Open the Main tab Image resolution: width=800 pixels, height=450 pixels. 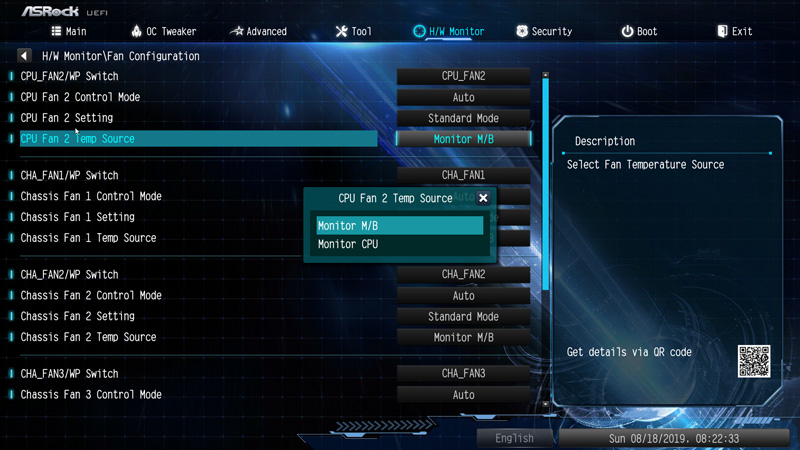coord(68,31)
